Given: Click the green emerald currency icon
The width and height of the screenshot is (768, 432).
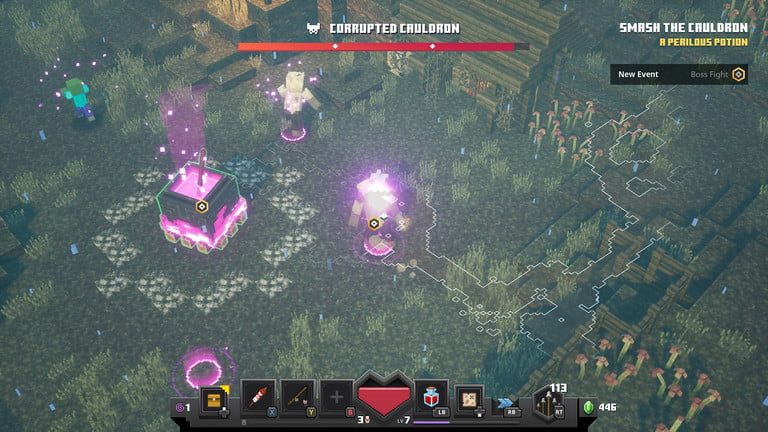Looking at the screenshot, I should click(x=588, y=407).
